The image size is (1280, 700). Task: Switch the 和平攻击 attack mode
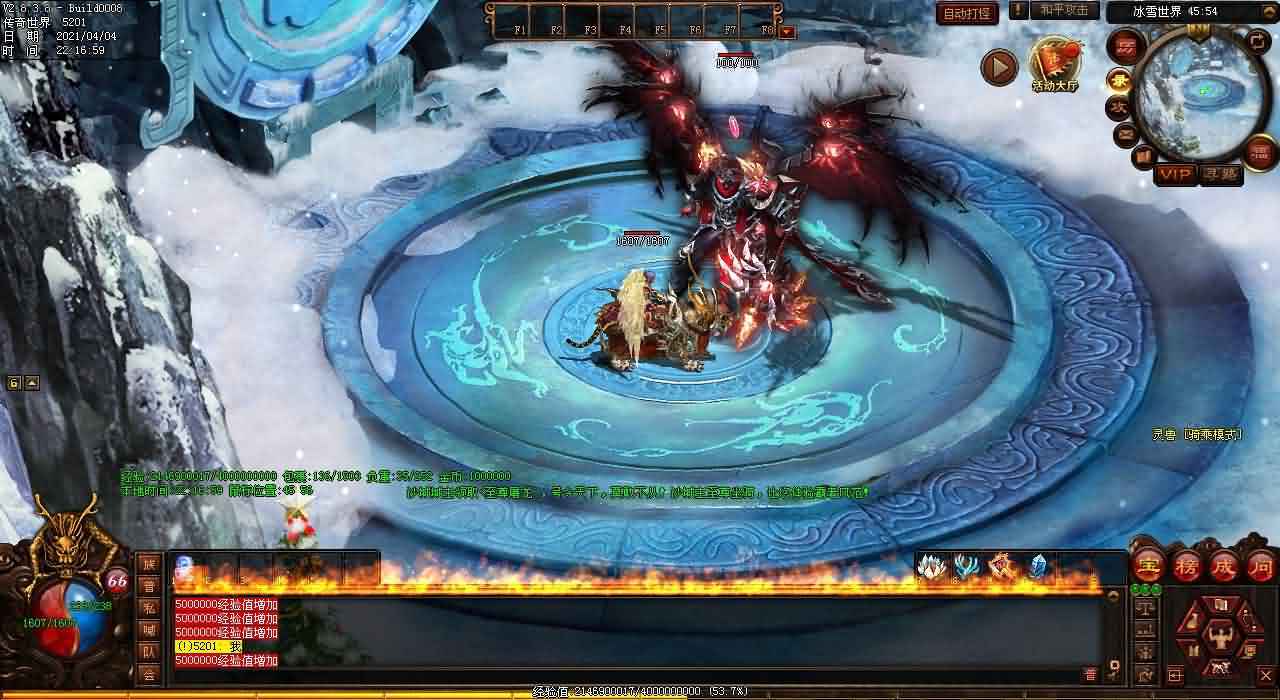click(x=1064, y=10)
